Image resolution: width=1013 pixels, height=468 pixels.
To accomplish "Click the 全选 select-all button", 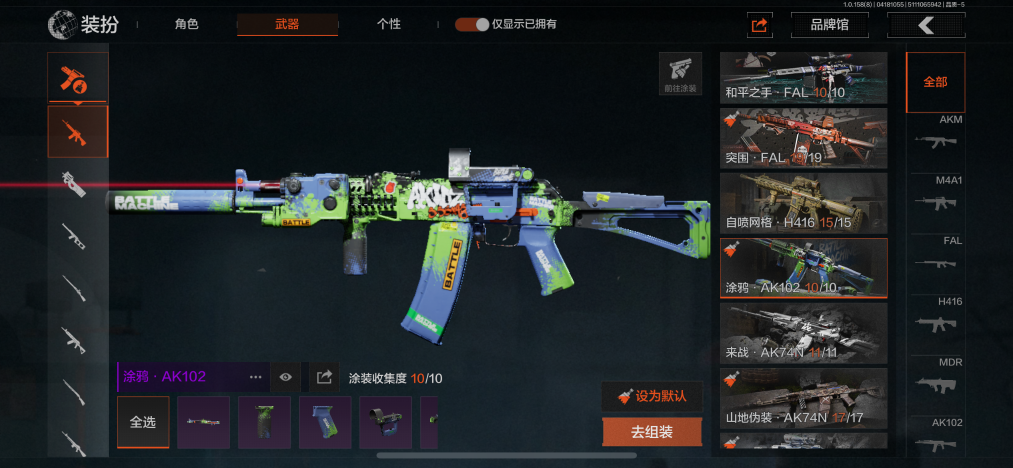I will pyautogui.click(x=143, y=422).
